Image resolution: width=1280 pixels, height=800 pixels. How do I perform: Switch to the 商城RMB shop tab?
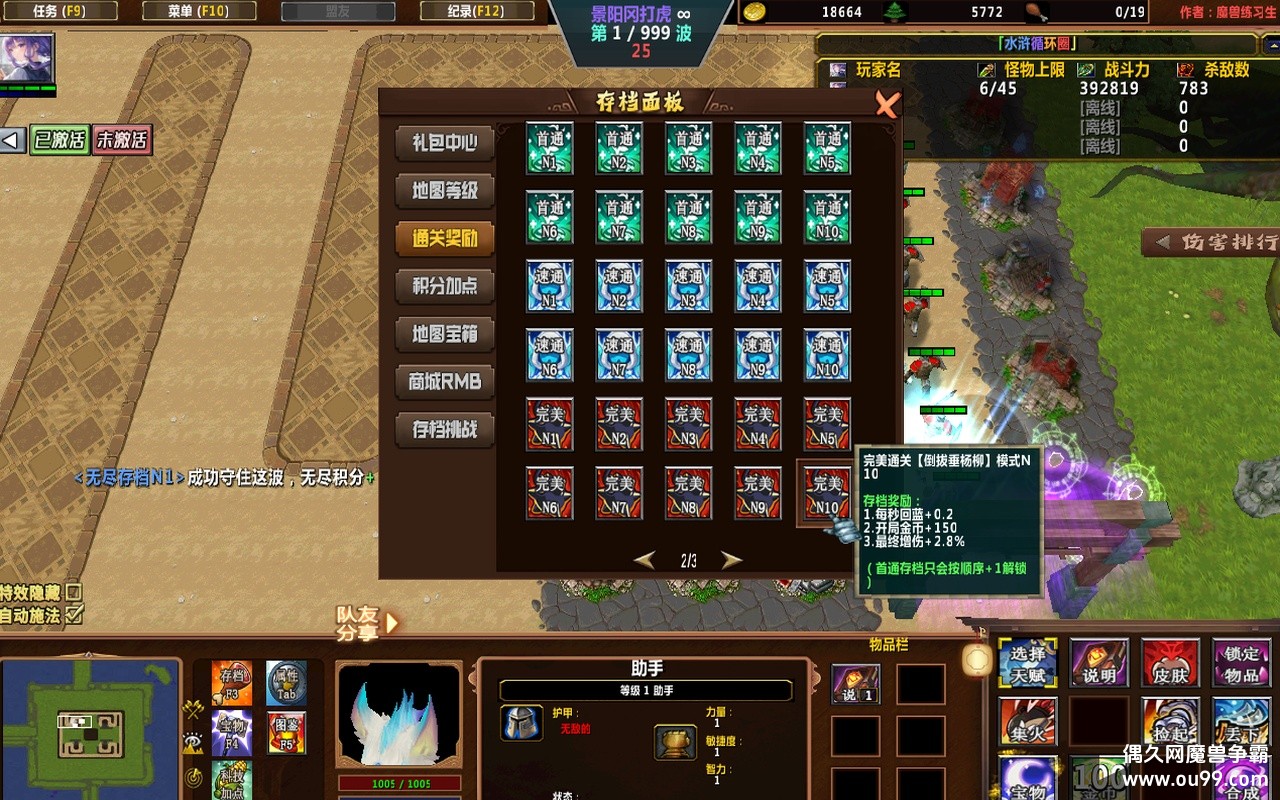[x=445, y=382]
